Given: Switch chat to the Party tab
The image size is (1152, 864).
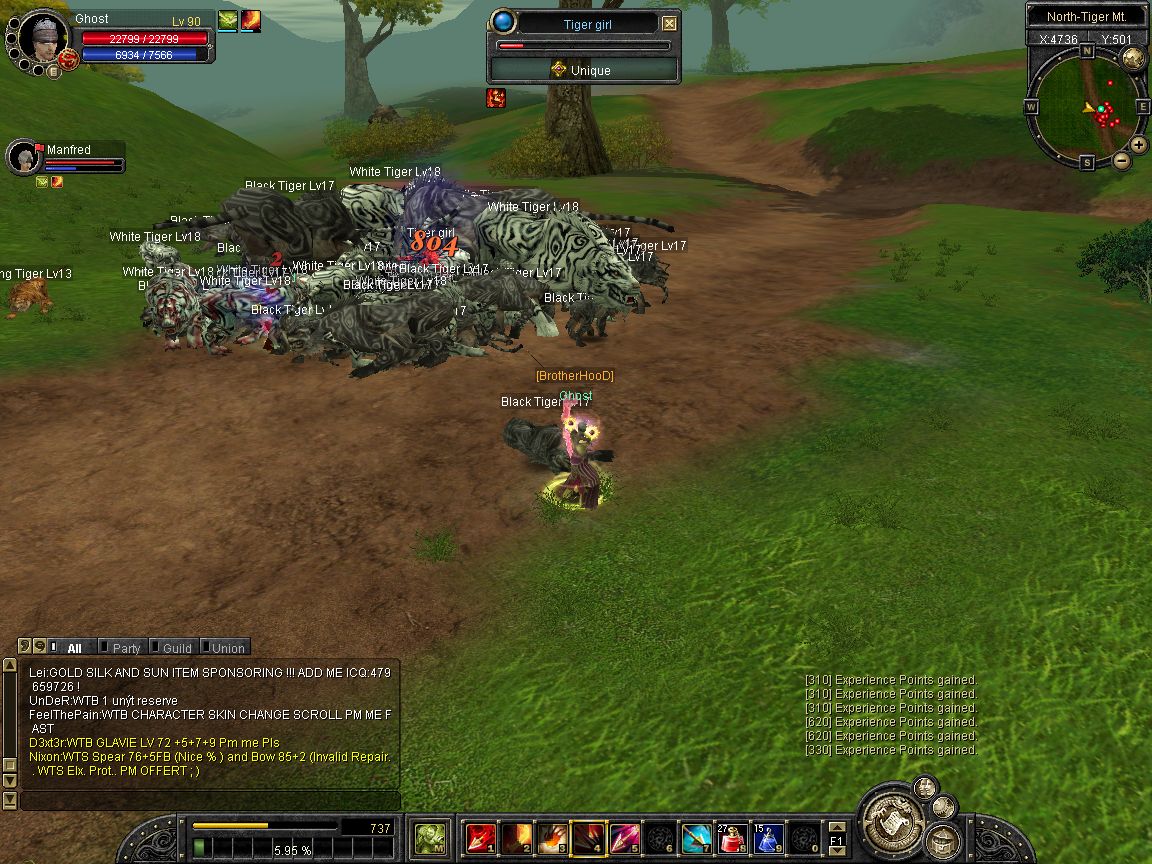Looking at the screenshot, I should (126, 648).
